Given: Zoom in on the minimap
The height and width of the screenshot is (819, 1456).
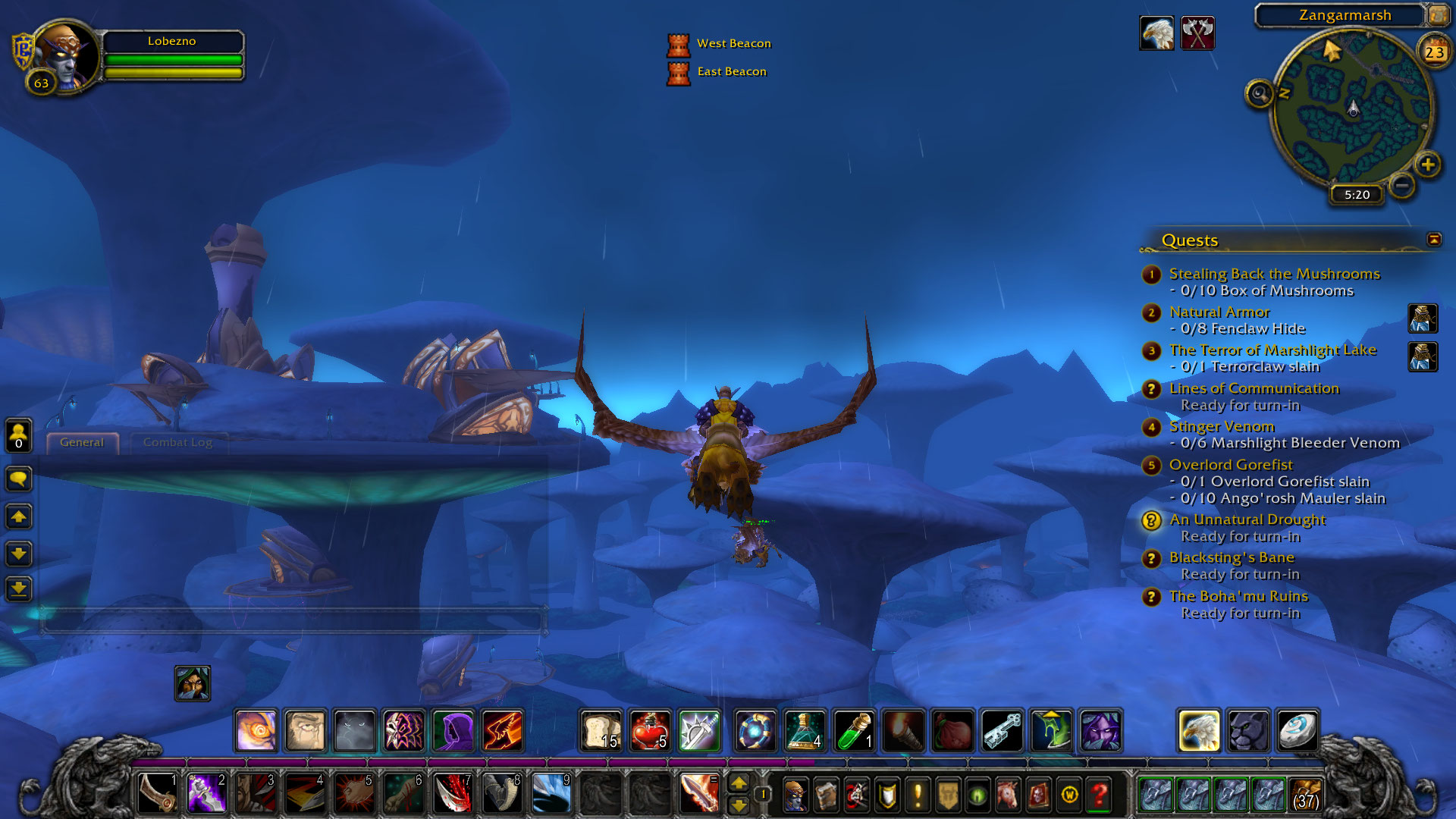Looking at the screenshot, I should pos(1427,165).
